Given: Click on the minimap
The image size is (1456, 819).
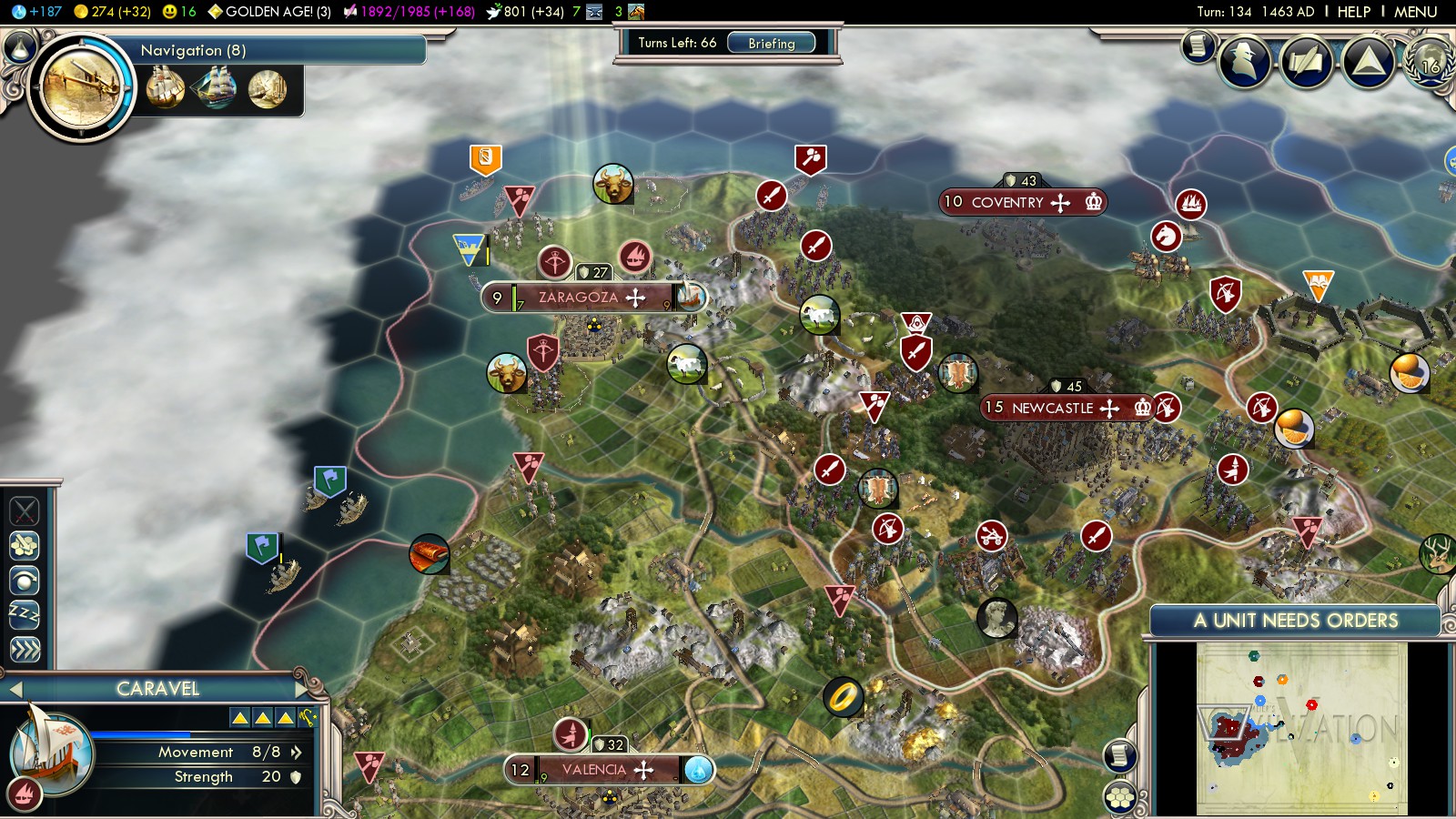Looking at the screenshot, I should [x=1301, y=728].
